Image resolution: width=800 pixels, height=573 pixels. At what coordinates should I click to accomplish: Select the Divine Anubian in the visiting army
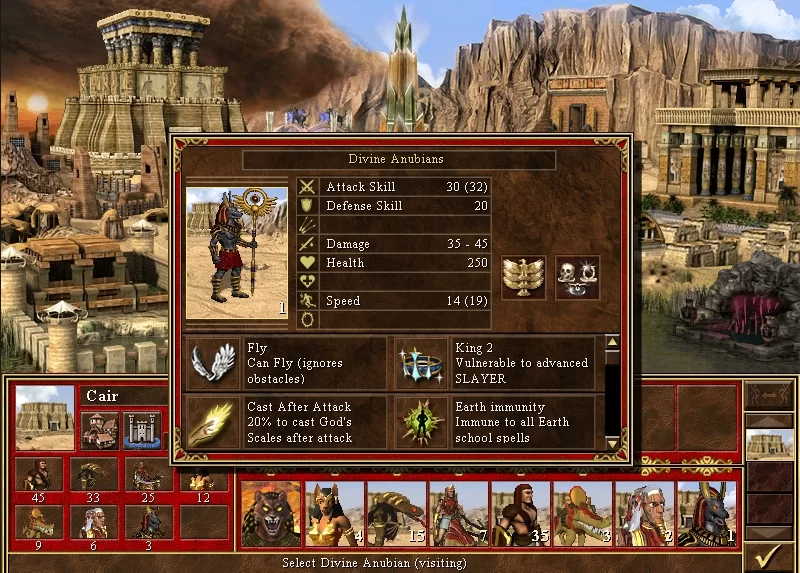[706, 513]
